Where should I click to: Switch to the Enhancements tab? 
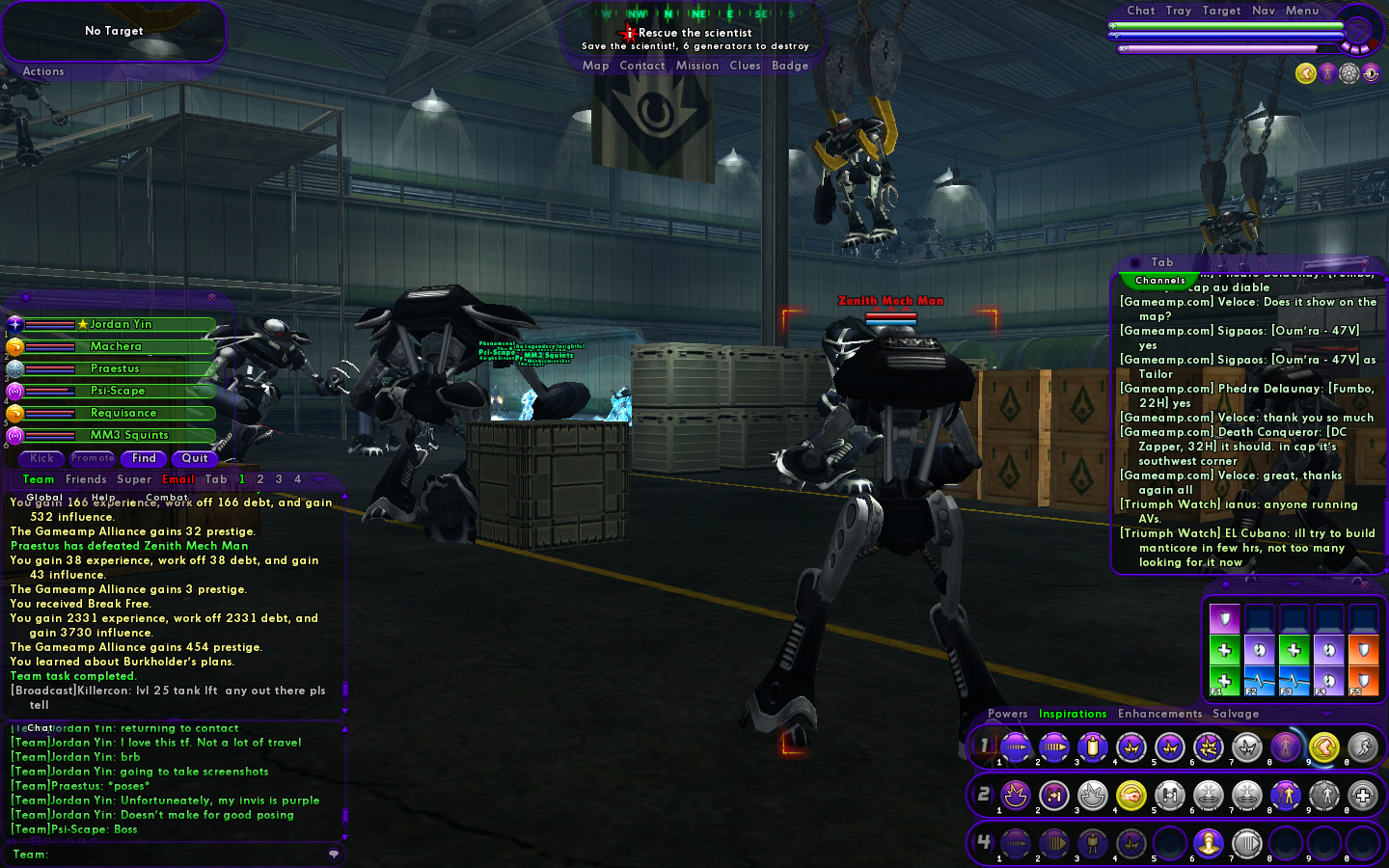1159,714
